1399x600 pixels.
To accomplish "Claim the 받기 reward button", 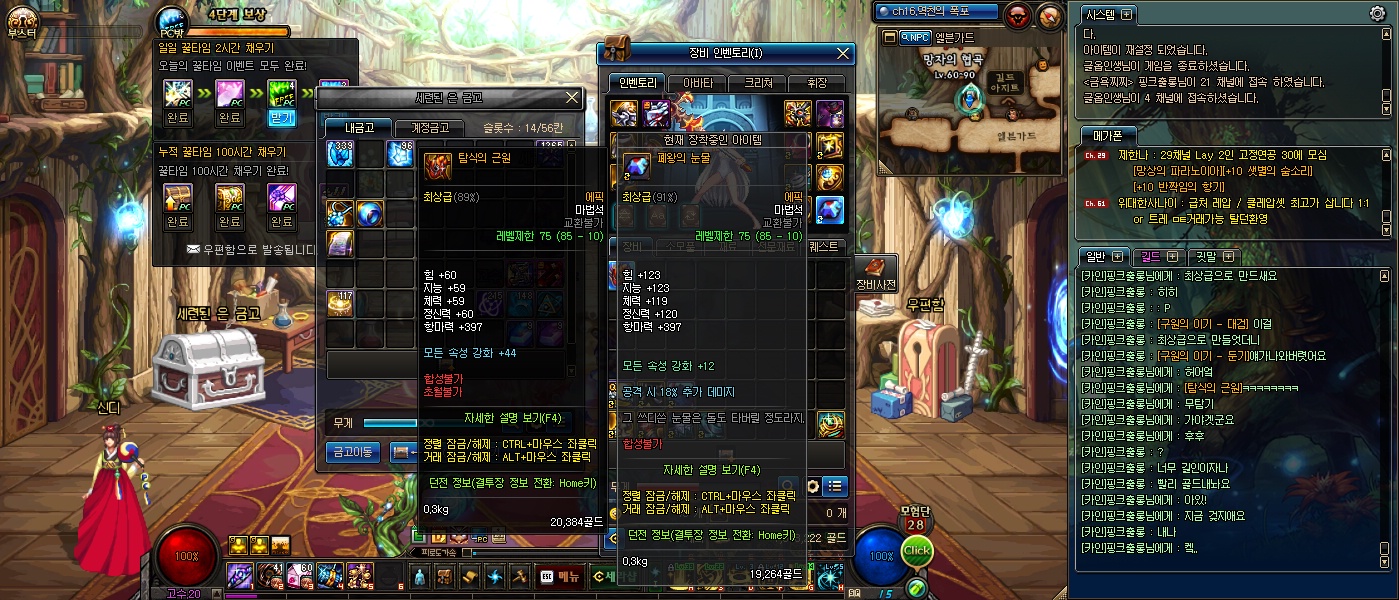I will pyautogui.click(x=283, y=118).
